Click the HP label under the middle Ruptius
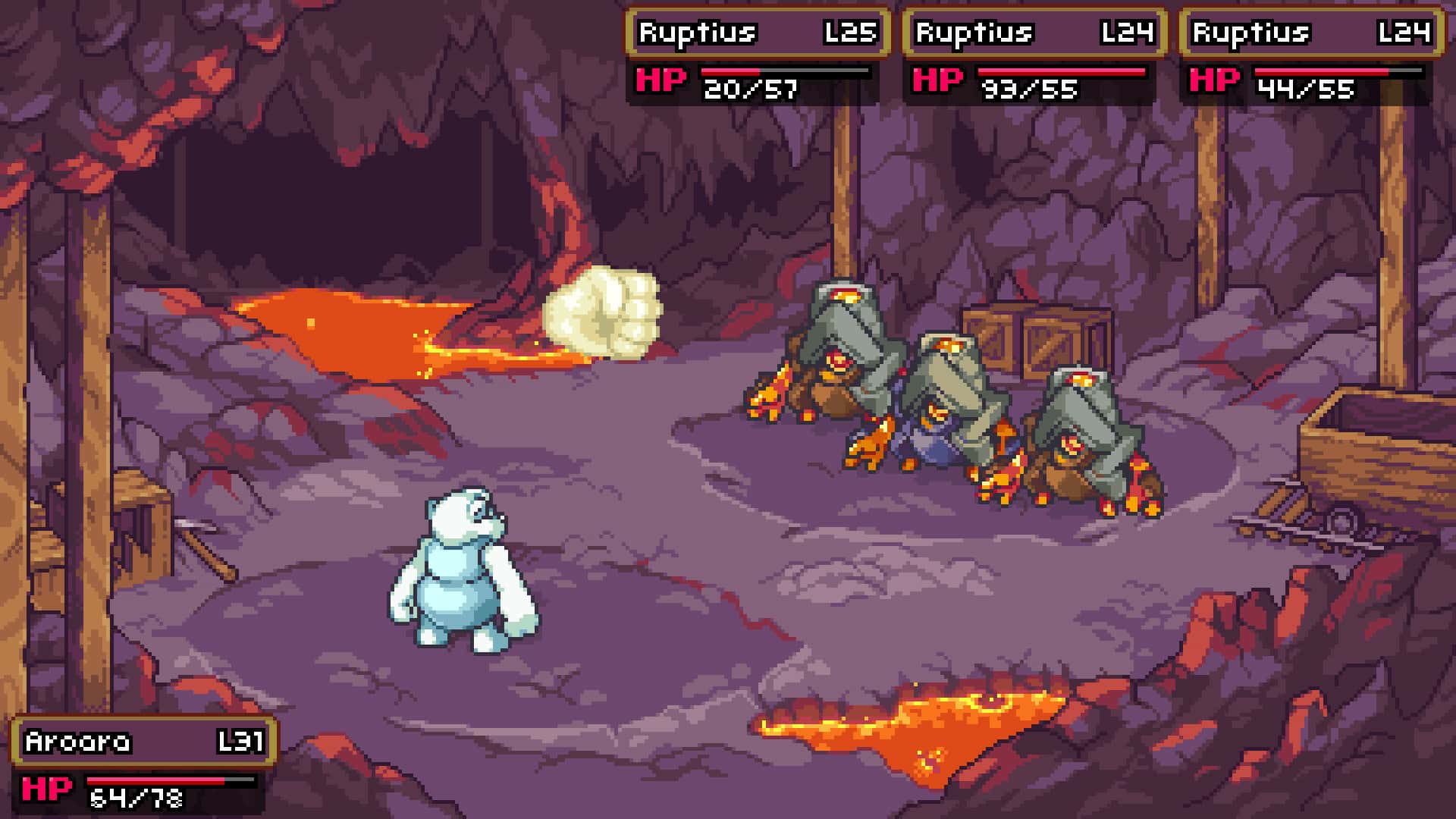This screenshot has height=819, width=1456. 937,80
